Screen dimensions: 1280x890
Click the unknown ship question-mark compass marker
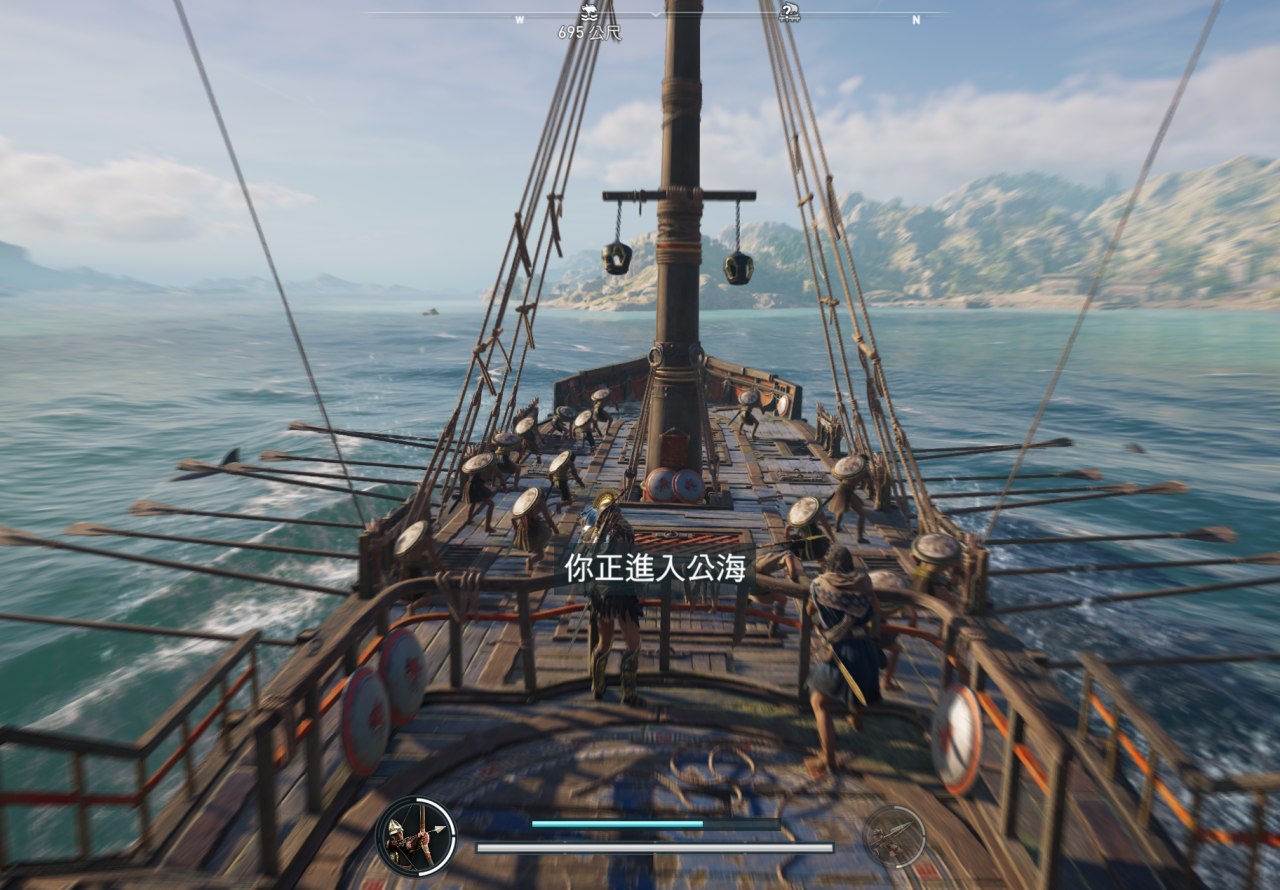[789, 13]
